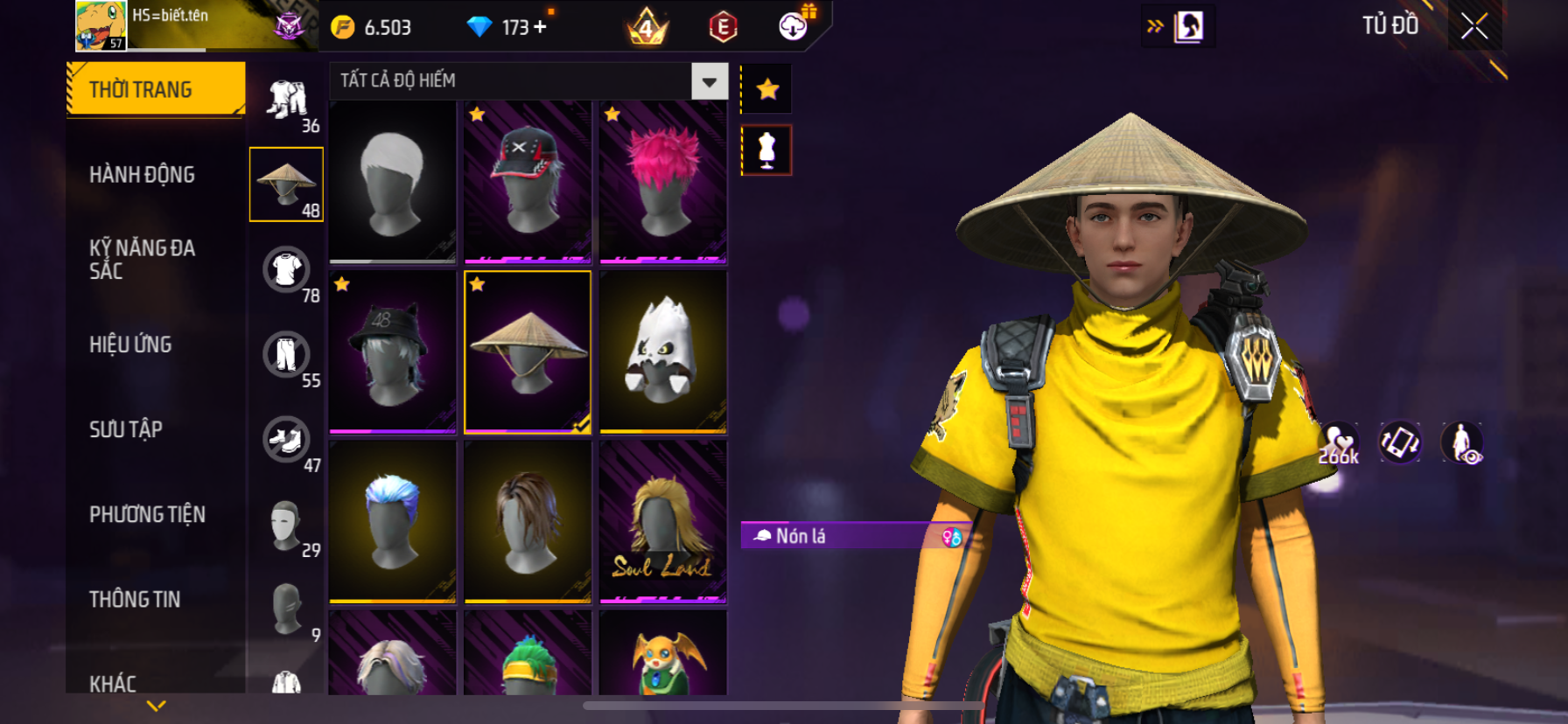Open the Phương Tiện tab
1568x724 pixels.
[x=147, y=514]
